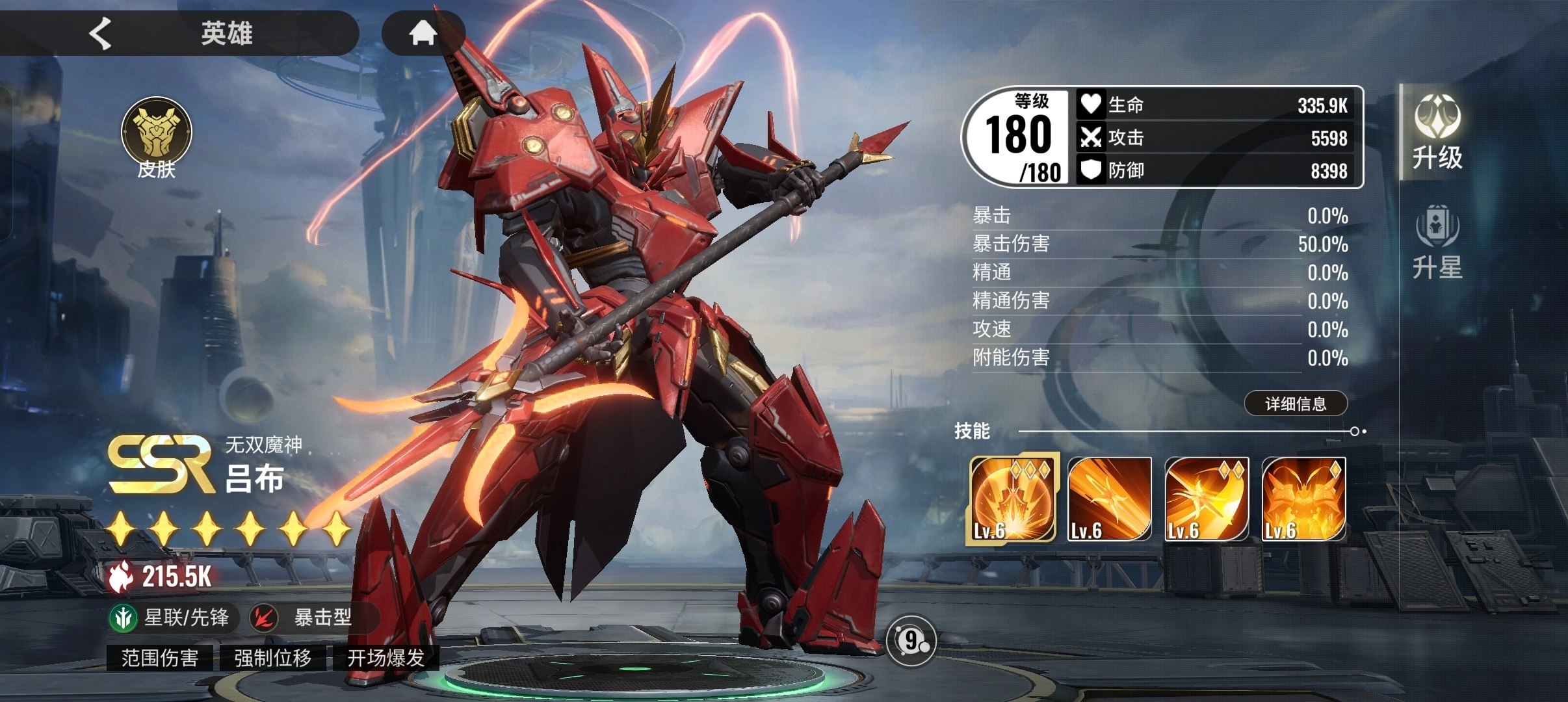Tap the 强制位移 trait tag
The height and width of the screenshot is (702, 1568).
(273, 658)
